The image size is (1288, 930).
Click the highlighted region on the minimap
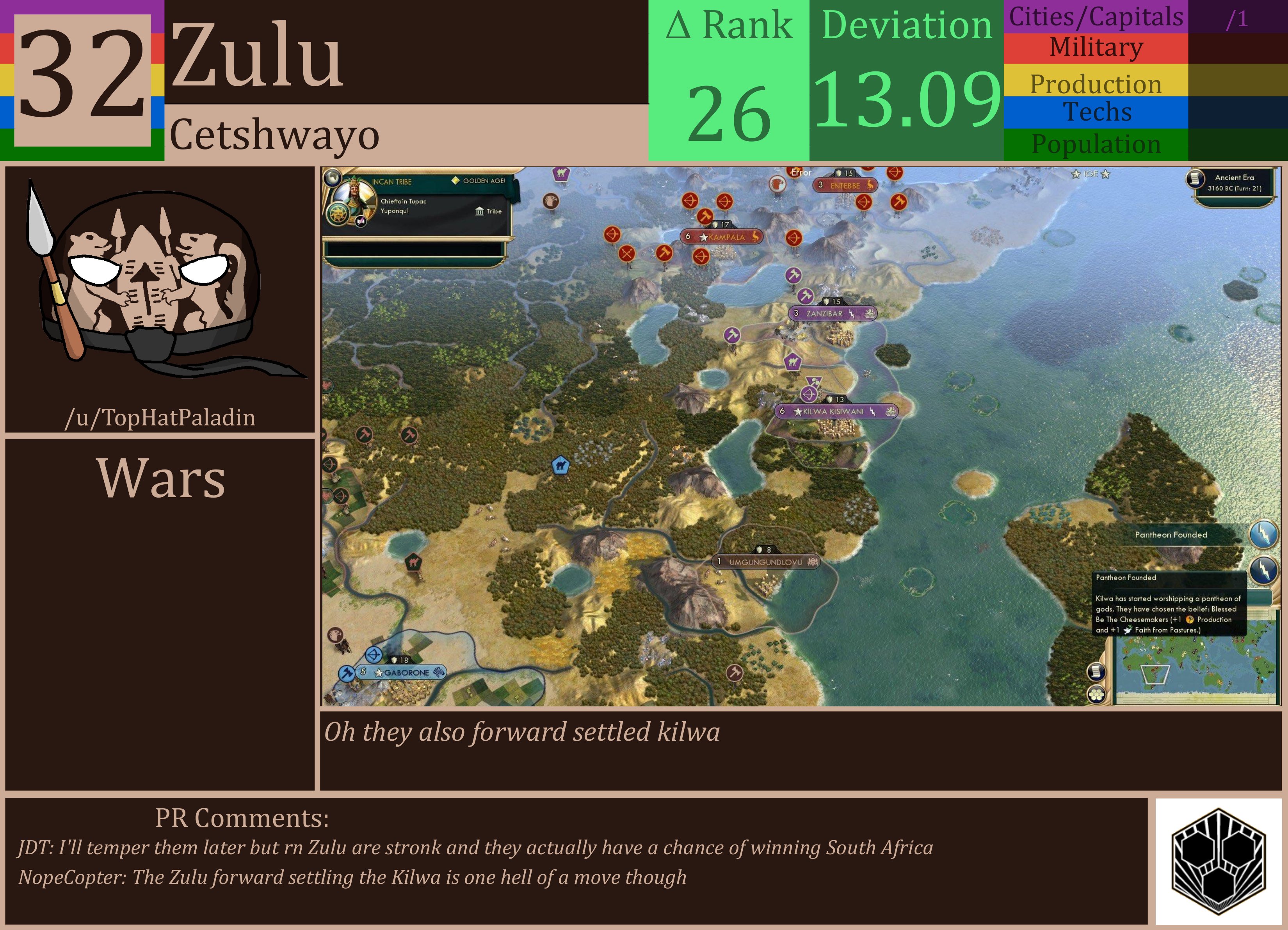[x=1156, y=676]
